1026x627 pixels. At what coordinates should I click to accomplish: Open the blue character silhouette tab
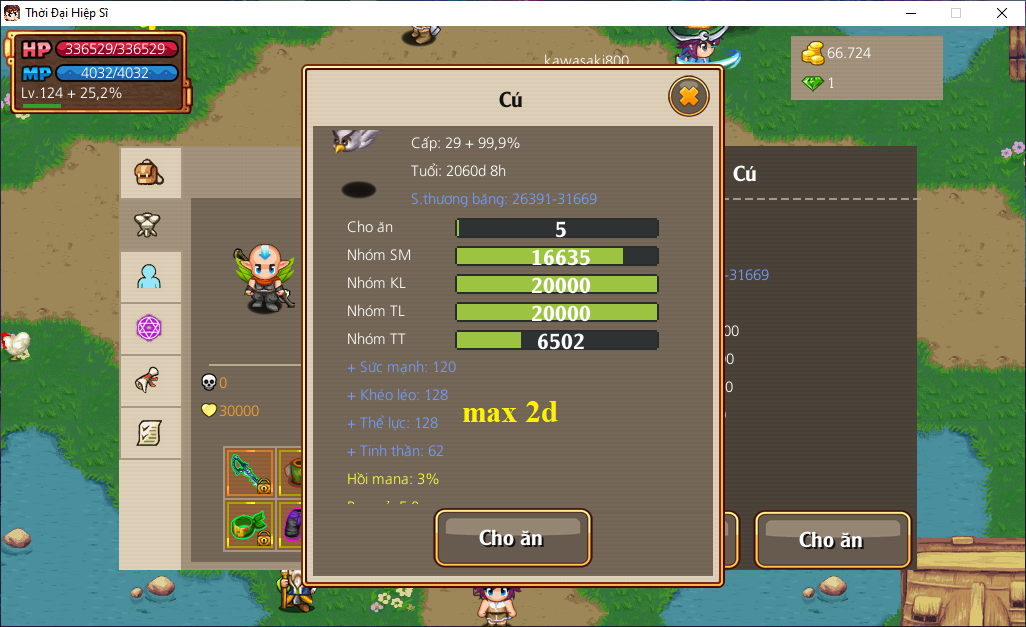click(150, 277)
